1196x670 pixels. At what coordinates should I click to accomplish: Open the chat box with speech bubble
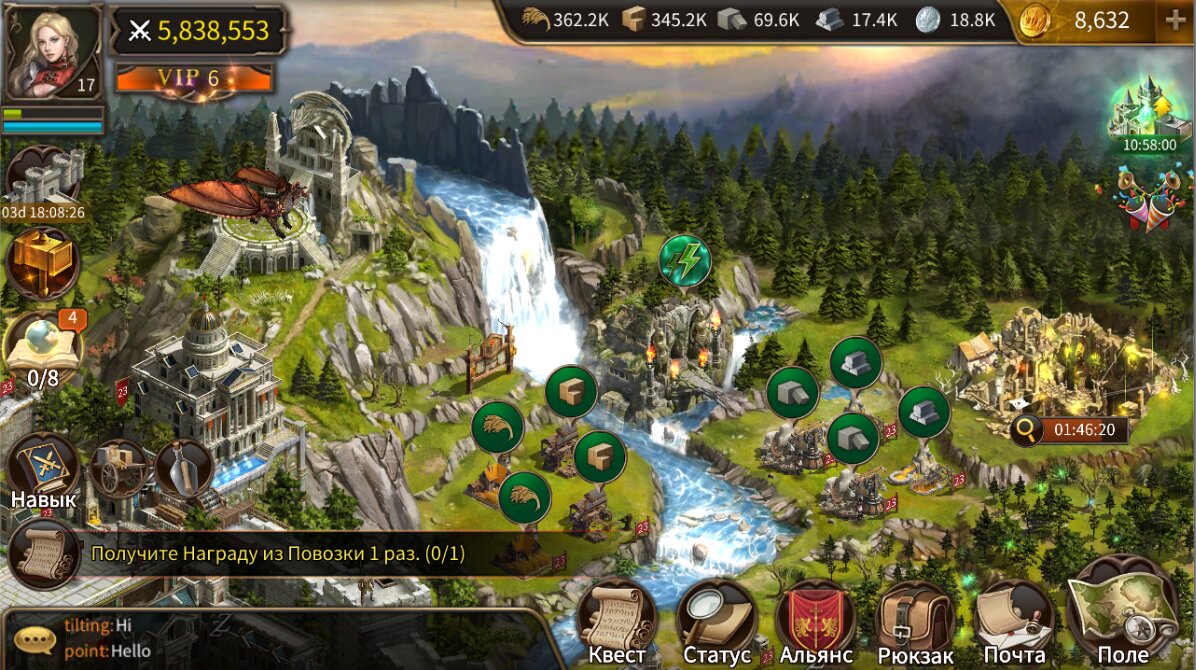pyautogui.click(x=35, y=638)
